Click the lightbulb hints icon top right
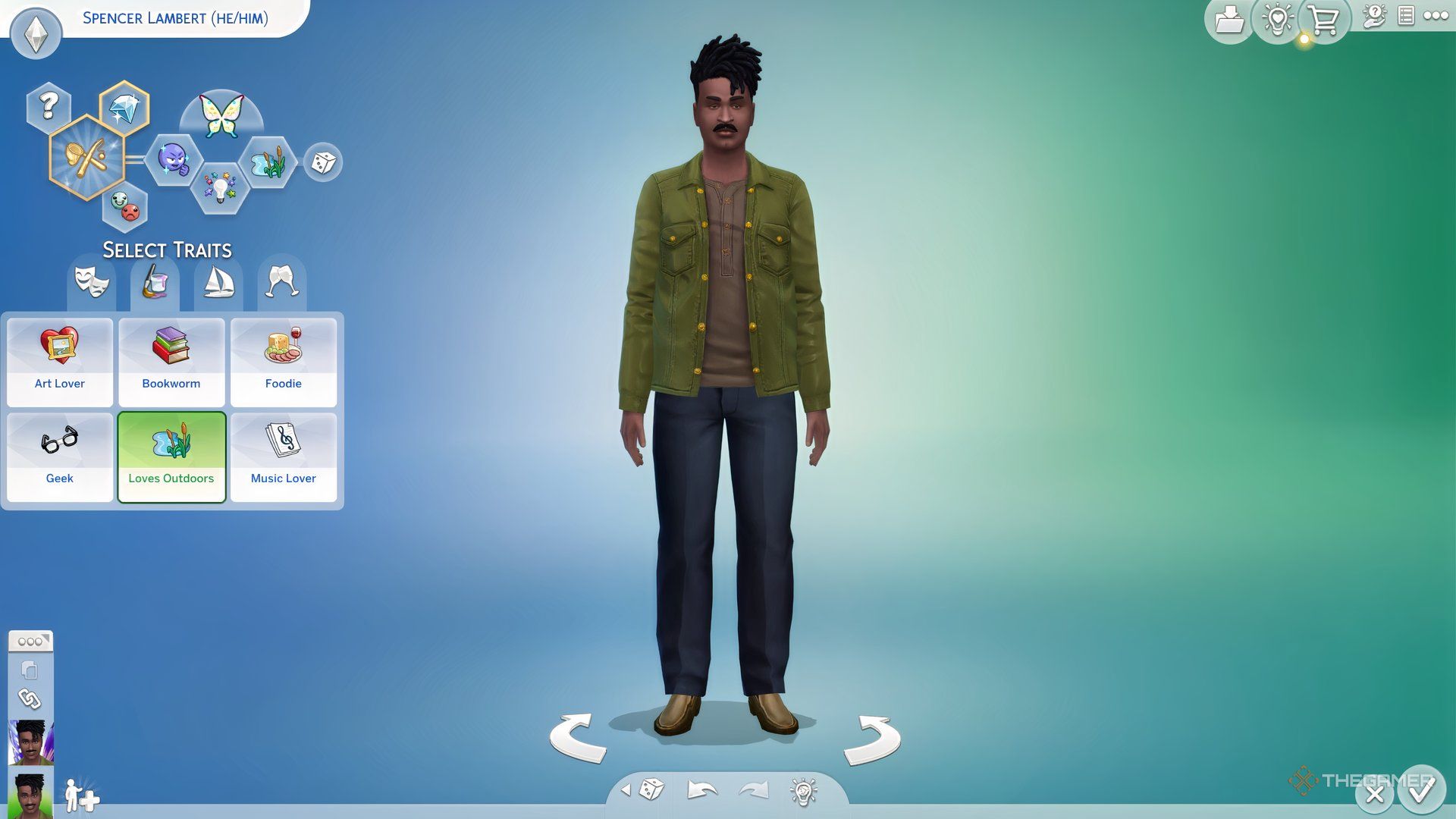 (1276, 20)
